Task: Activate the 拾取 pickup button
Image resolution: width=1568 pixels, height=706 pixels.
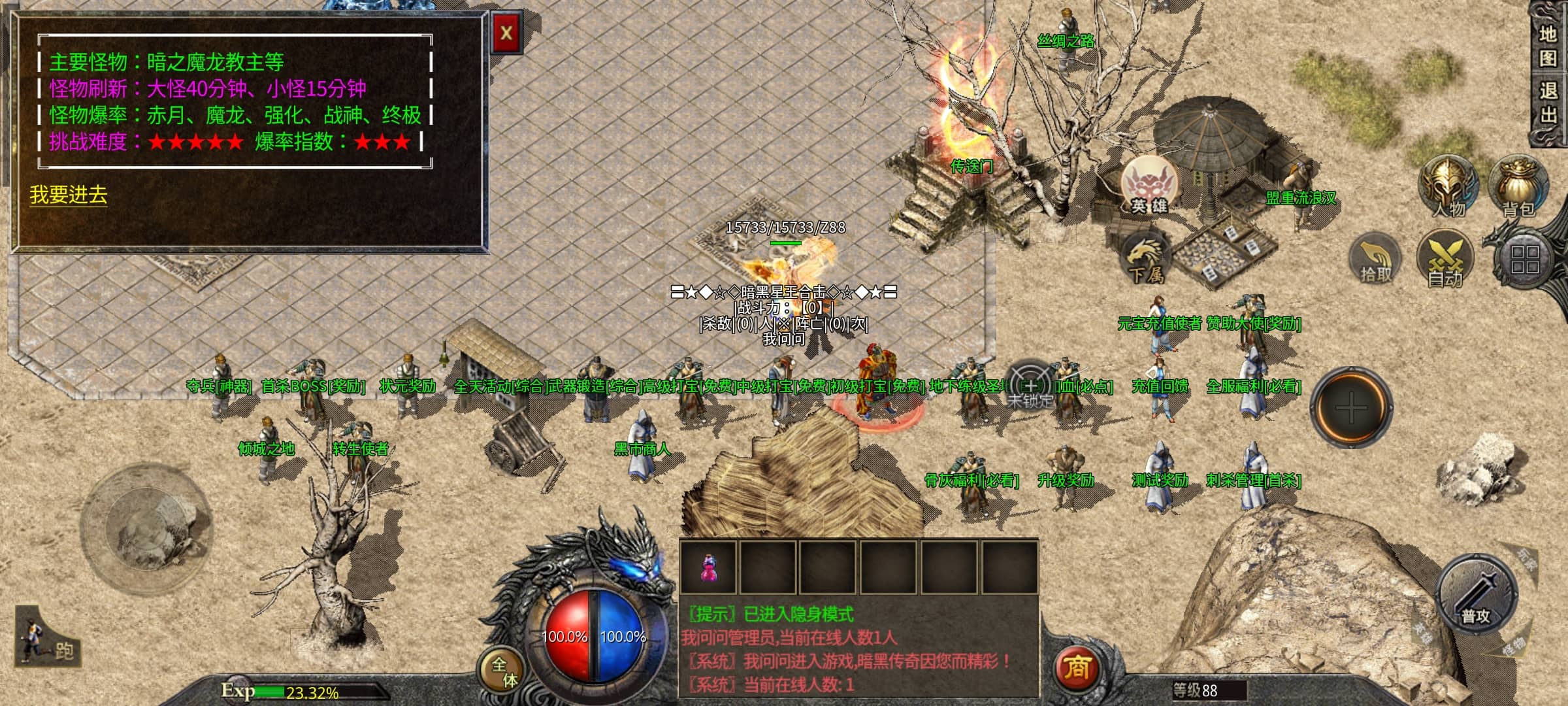Action: [1375, 260]
